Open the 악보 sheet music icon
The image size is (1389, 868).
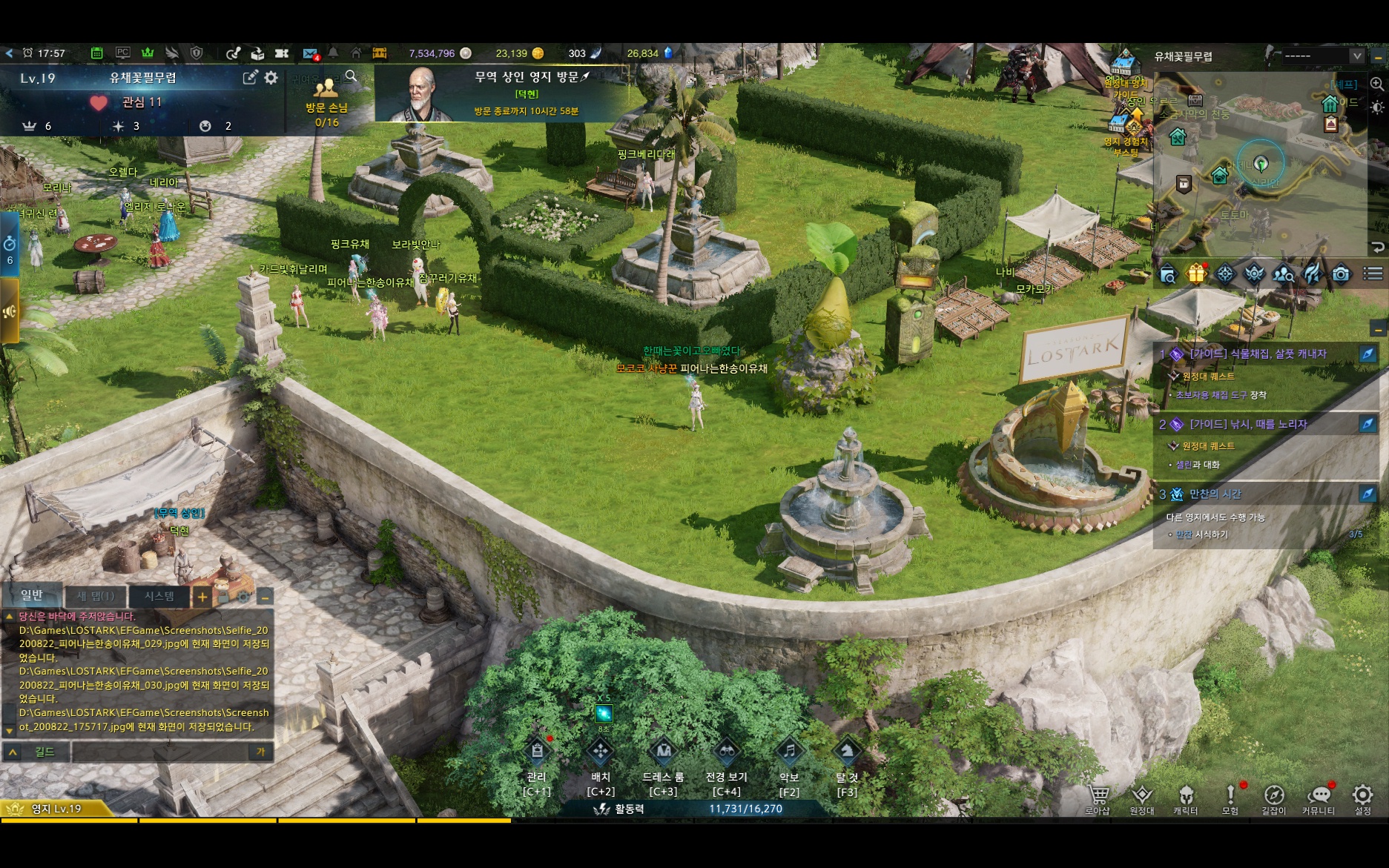789,752
